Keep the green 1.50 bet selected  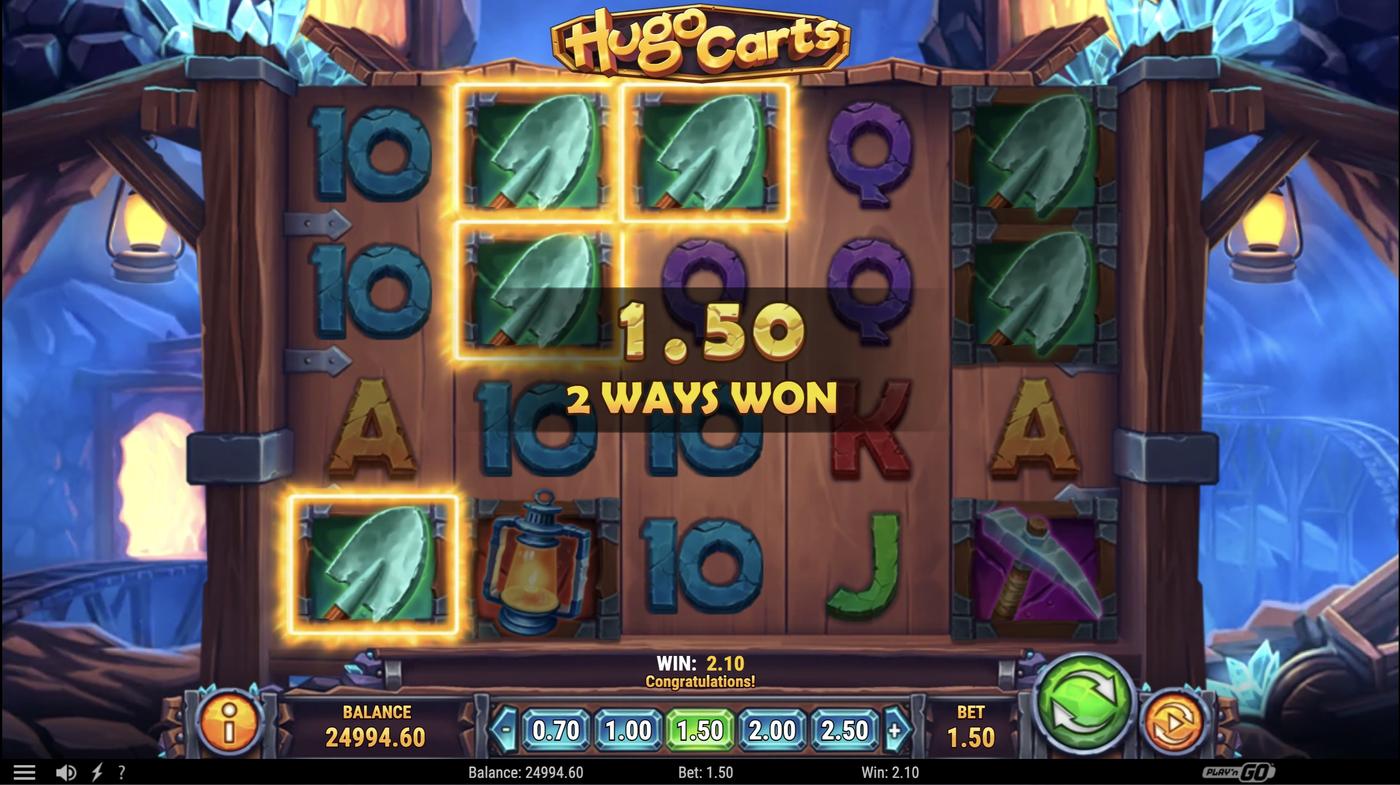(x=698, y=731)
